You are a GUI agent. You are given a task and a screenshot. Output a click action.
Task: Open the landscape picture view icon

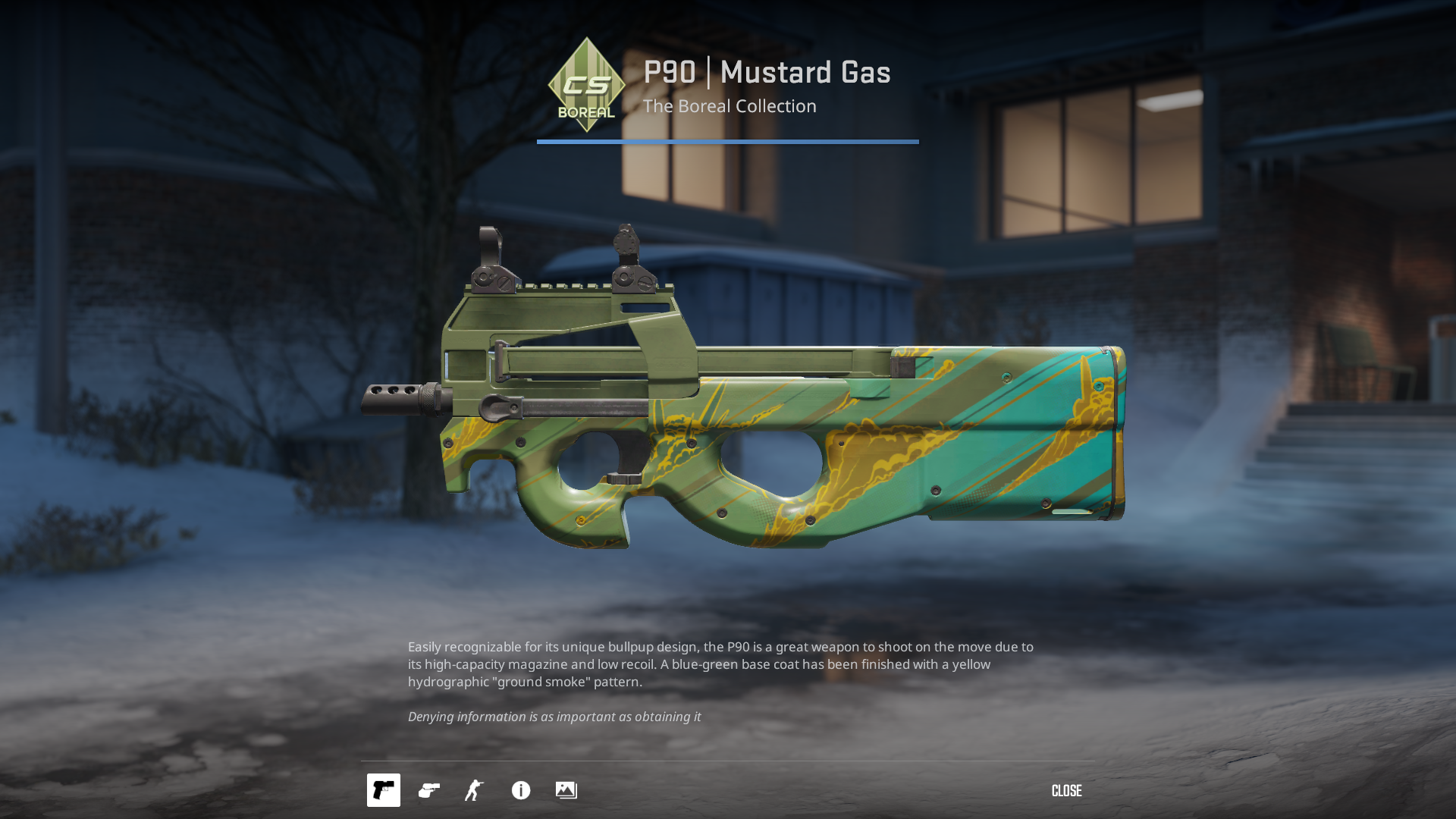coord(566,790)
